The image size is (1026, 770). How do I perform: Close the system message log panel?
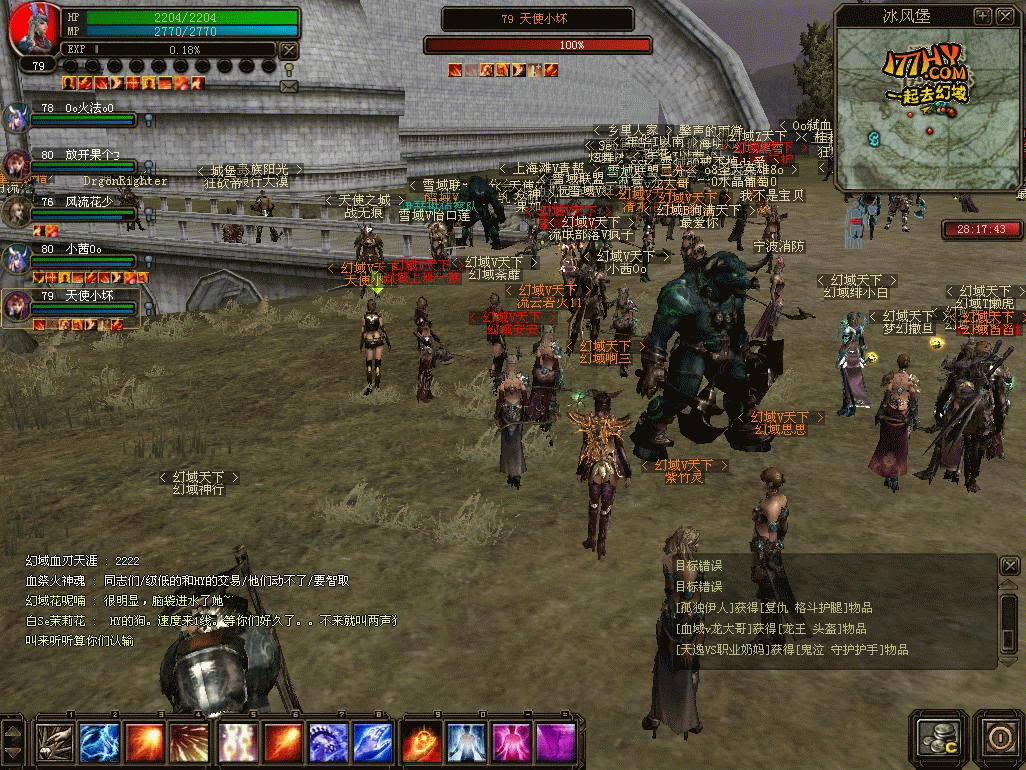(1009, 567)
